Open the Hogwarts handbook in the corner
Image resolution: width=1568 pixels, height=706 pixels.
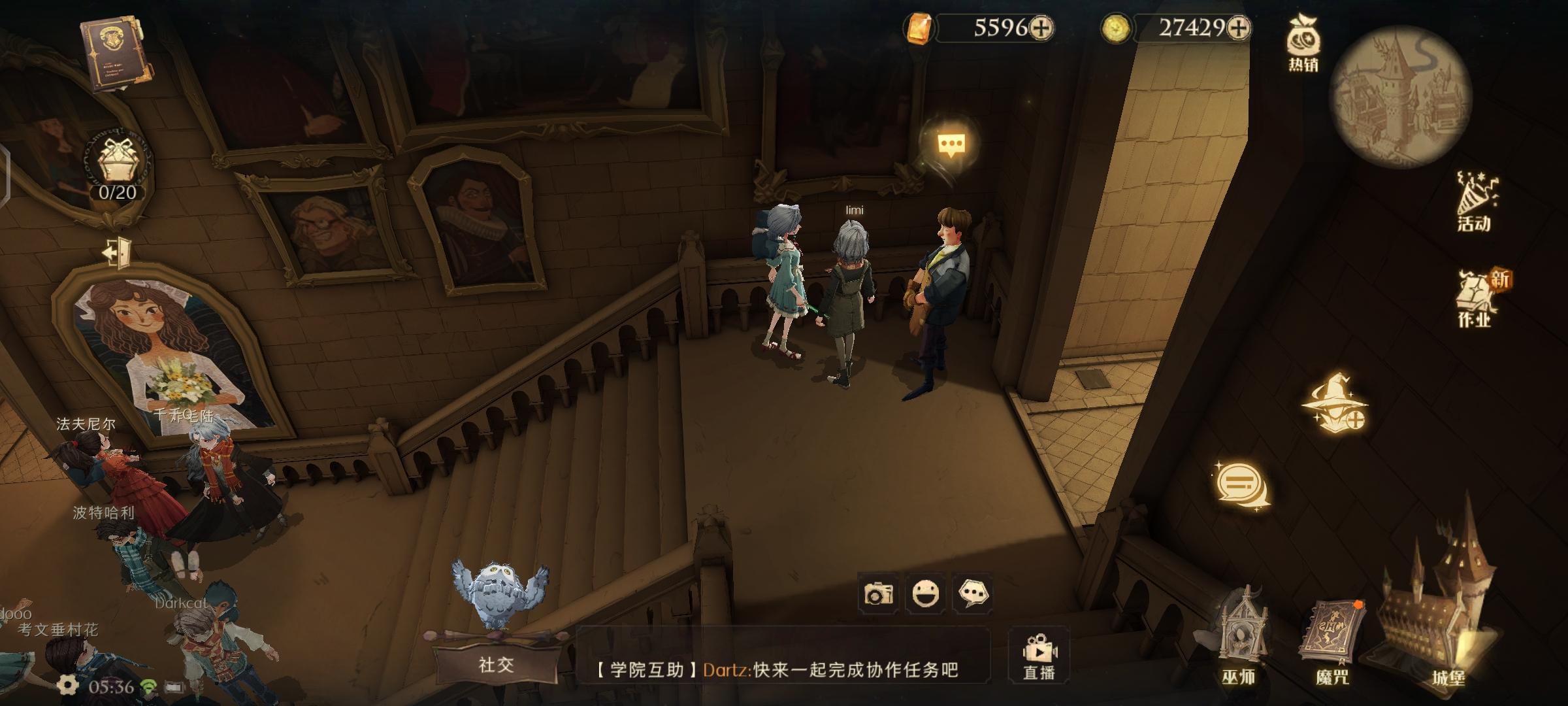[x=116, y=54]
